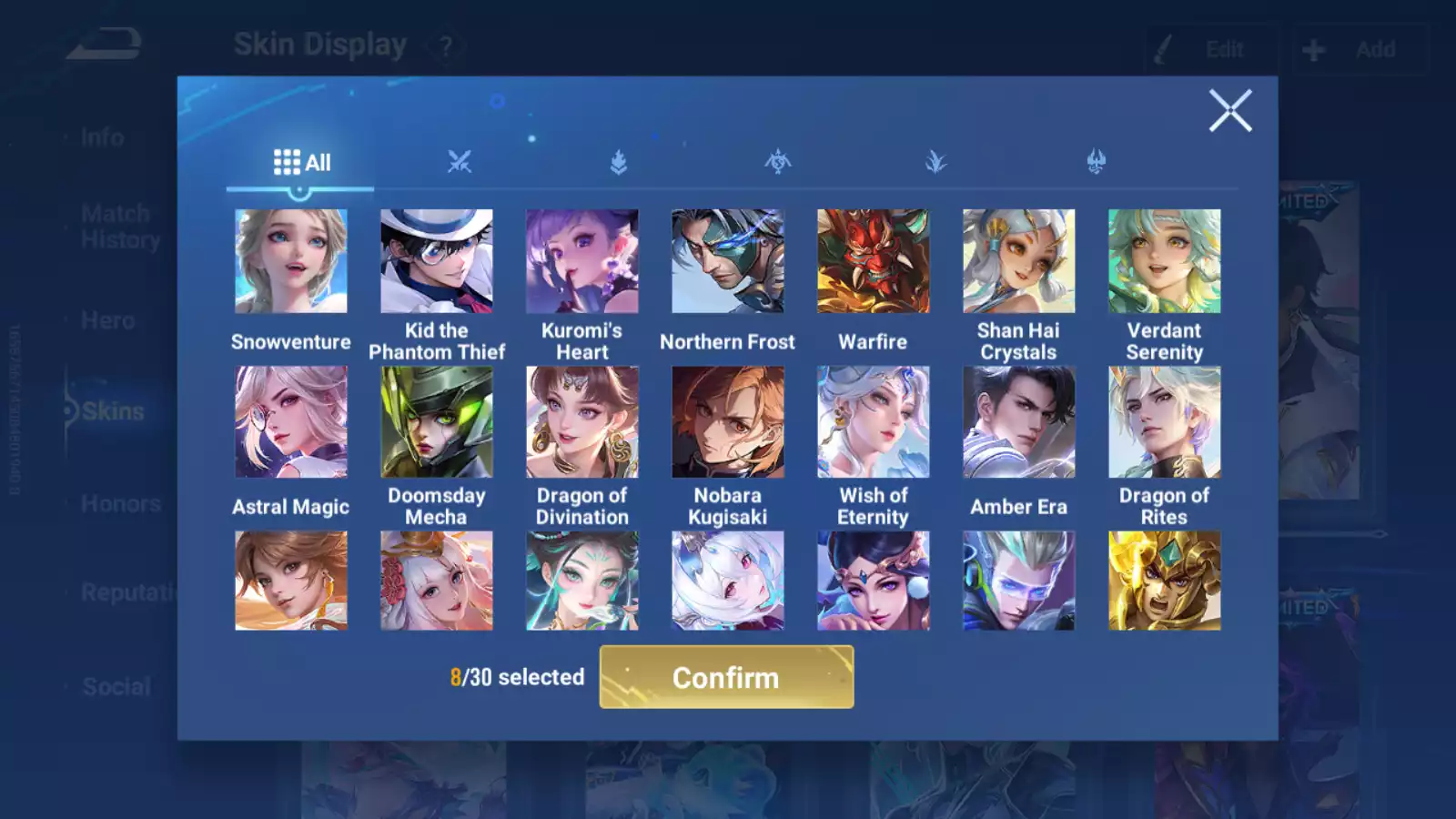Image resolution: width=1456 pixels, height=819 pixels.
Task: Select the Northern Frost skin
Action: pos(728,261)
